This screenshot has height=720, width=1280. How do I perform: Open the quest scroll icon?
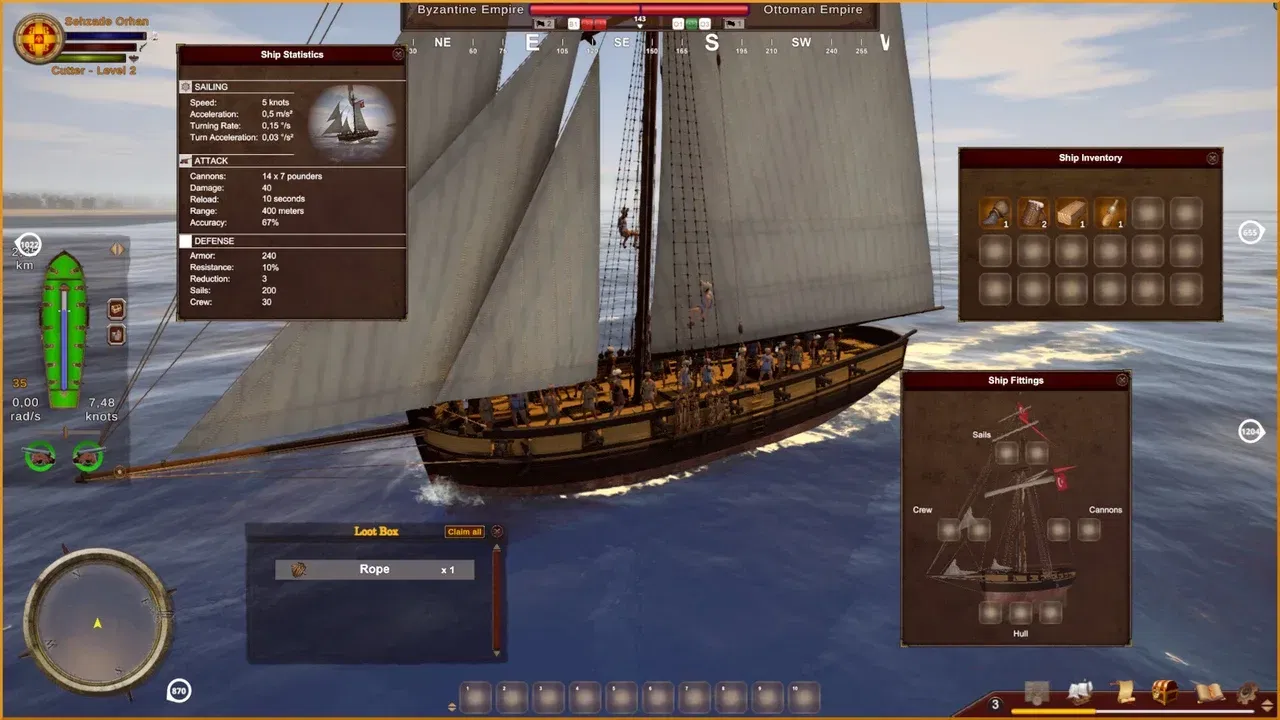click(x=1124, y=691)
